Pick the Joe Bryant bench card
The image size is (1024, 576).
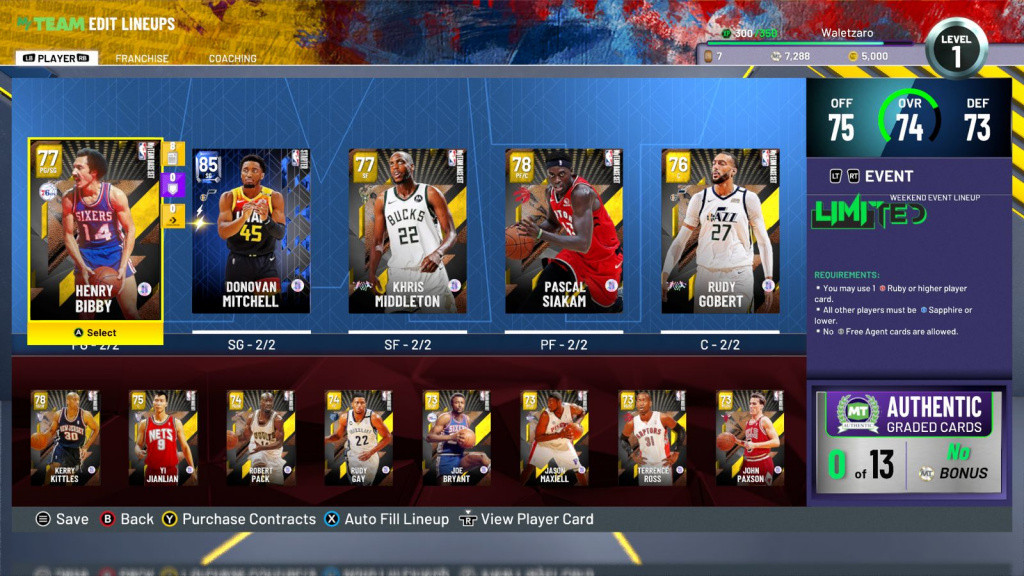pyautogui.click(x=456, y=437)
